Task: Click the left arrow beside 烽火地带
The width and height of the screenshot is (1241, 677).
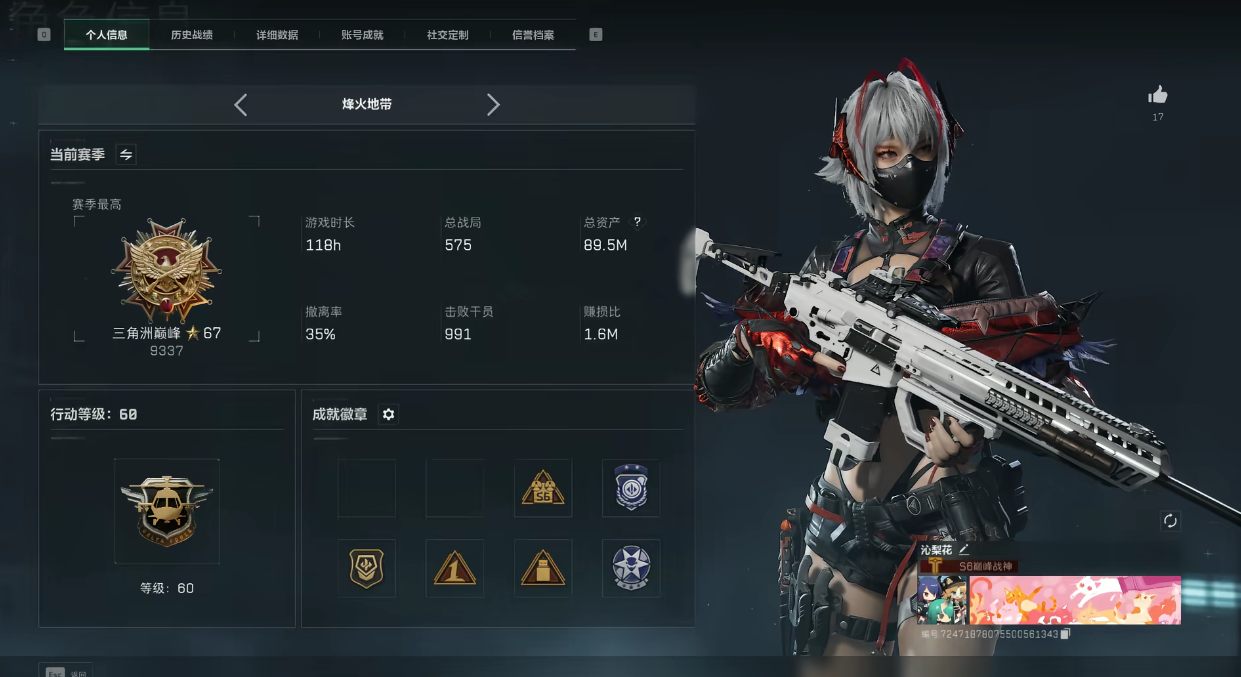Action: (x=240, y=105)
